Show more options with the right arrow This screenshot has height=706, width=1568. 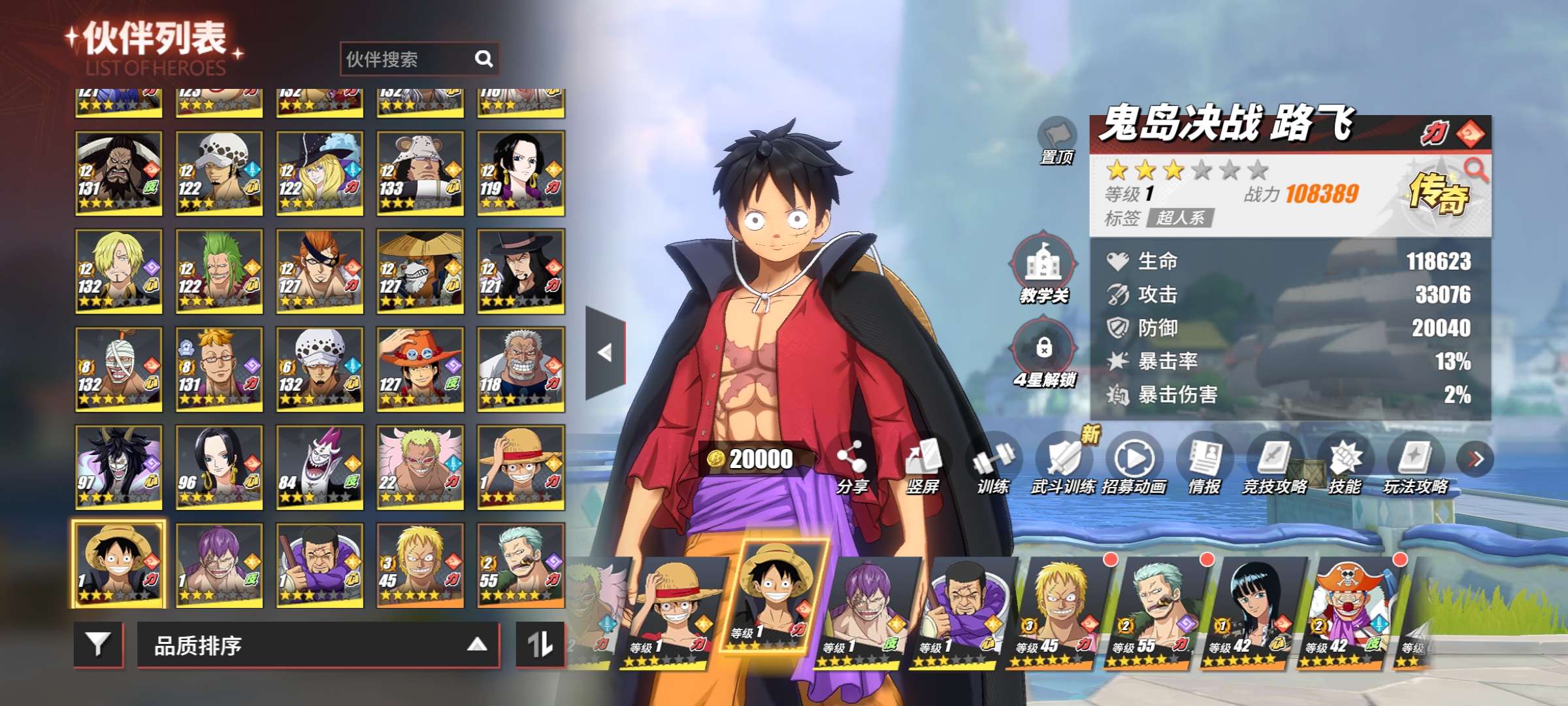click(x=1475, y=460)
